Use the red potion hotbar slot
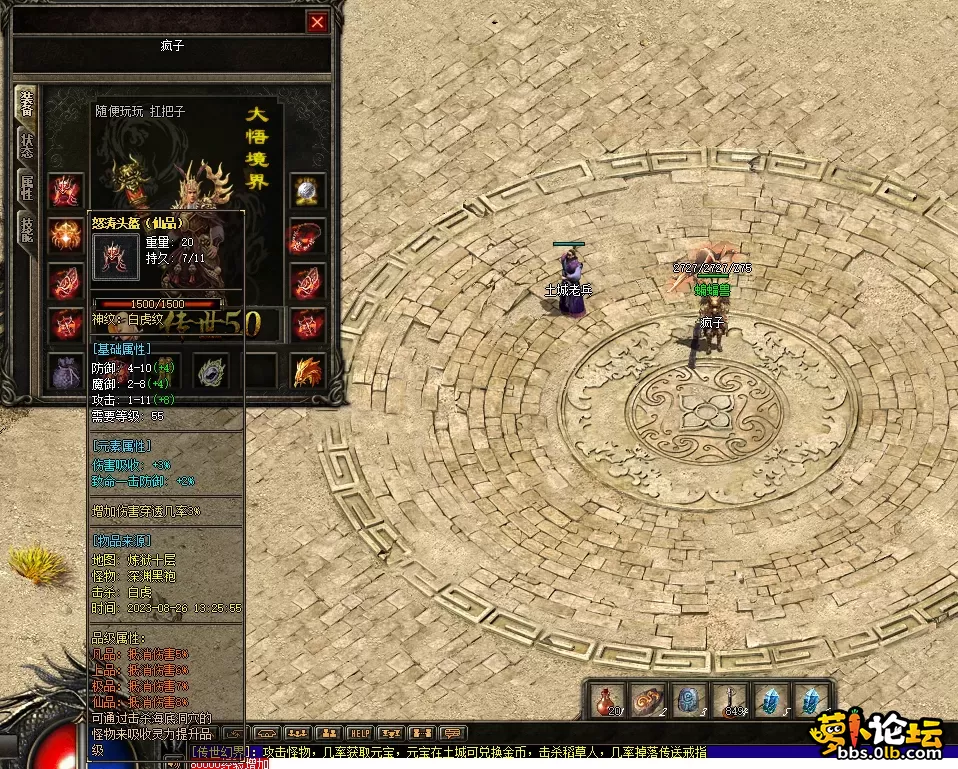This screenshot has height=769, width=958. 606,701
